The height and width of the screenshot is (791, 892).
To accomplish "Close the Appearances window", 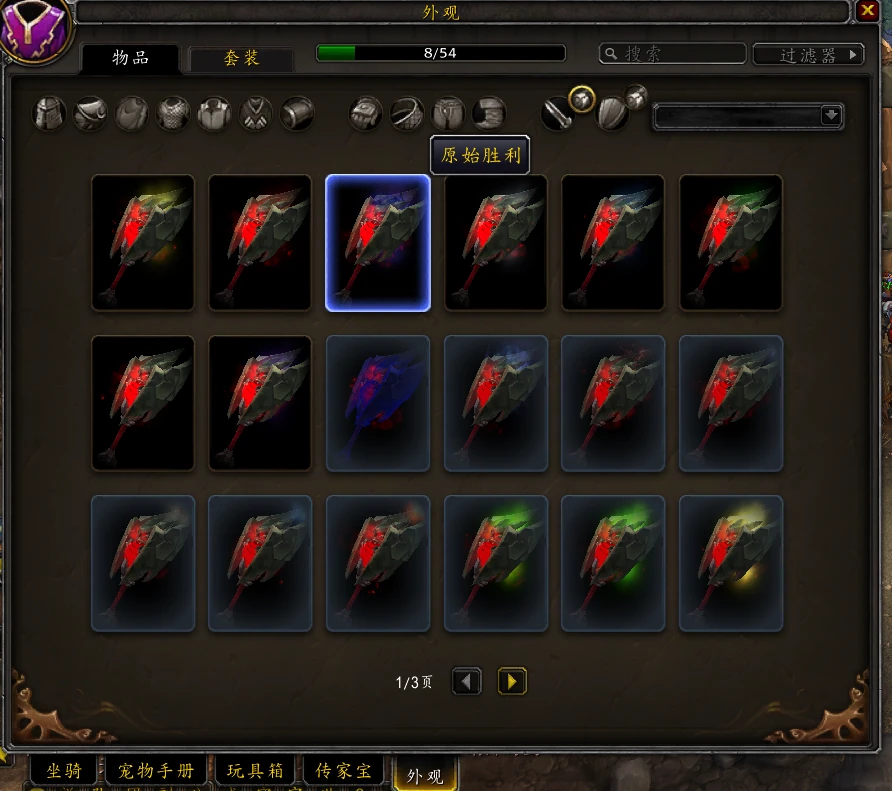I will point(865,11).
